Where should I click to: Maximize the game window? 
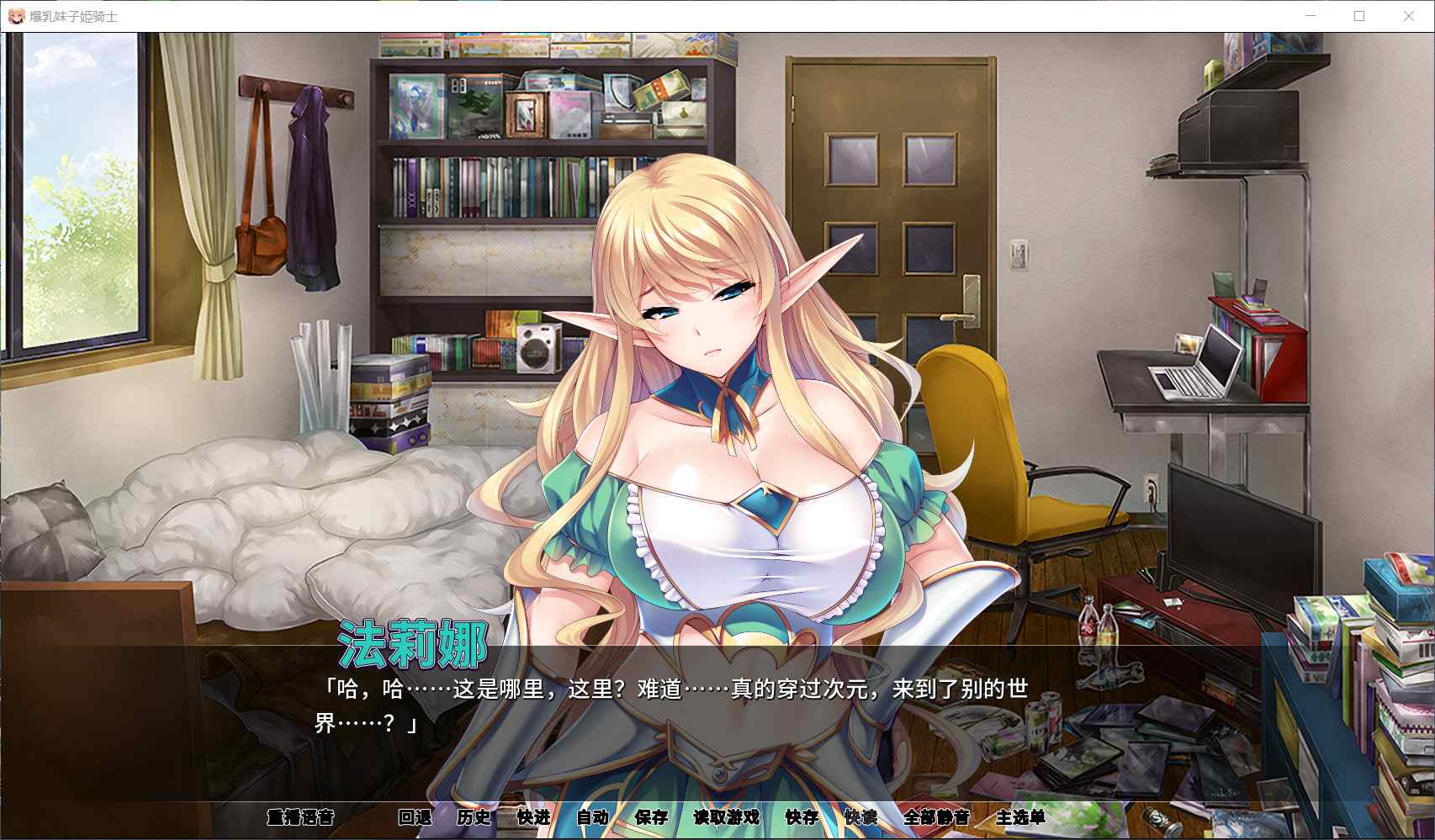coord(1358,15)
